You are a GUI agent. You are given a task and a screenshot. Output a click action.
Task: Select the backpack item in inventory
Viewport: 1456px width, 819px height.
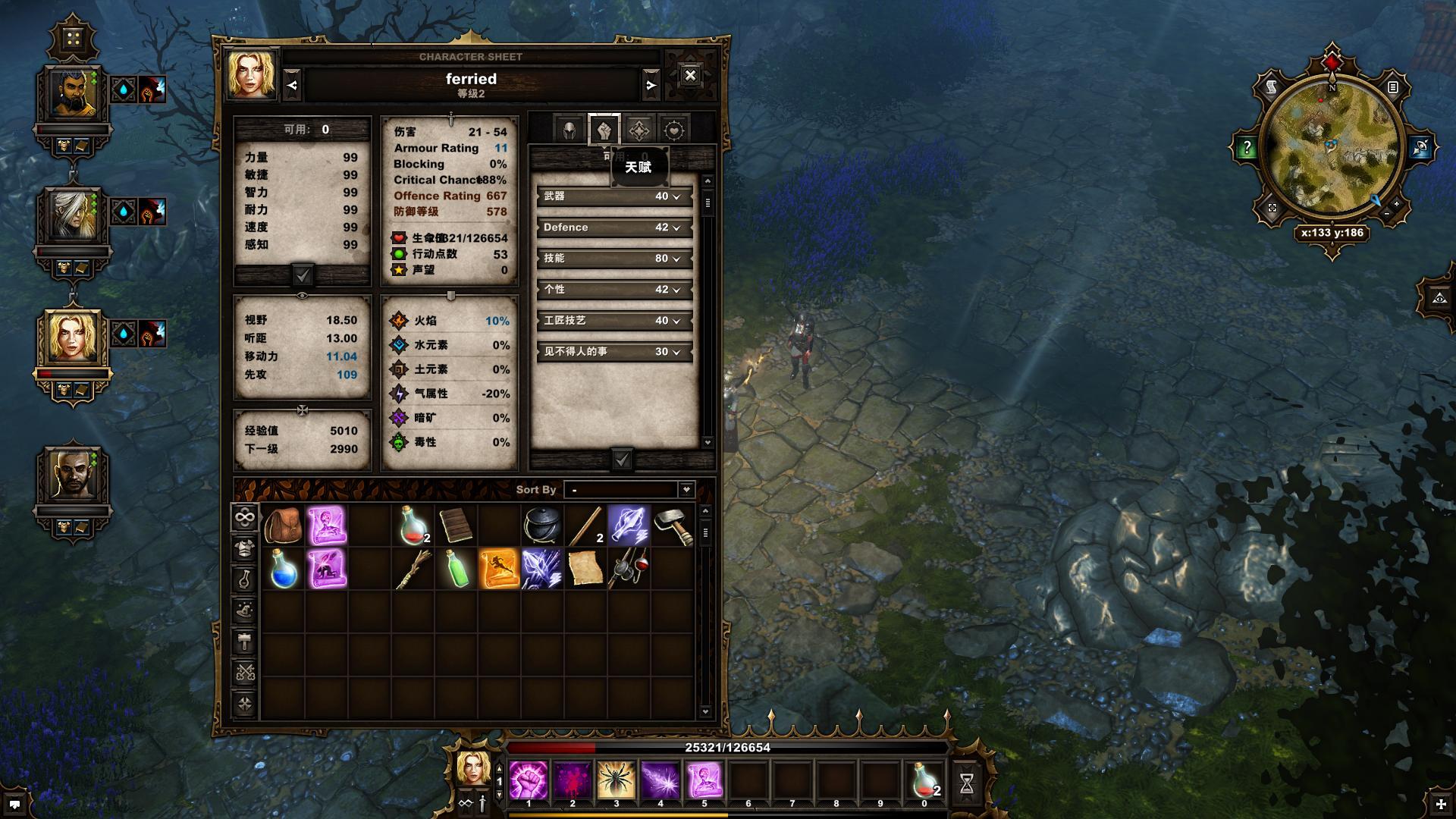point(283,526)
